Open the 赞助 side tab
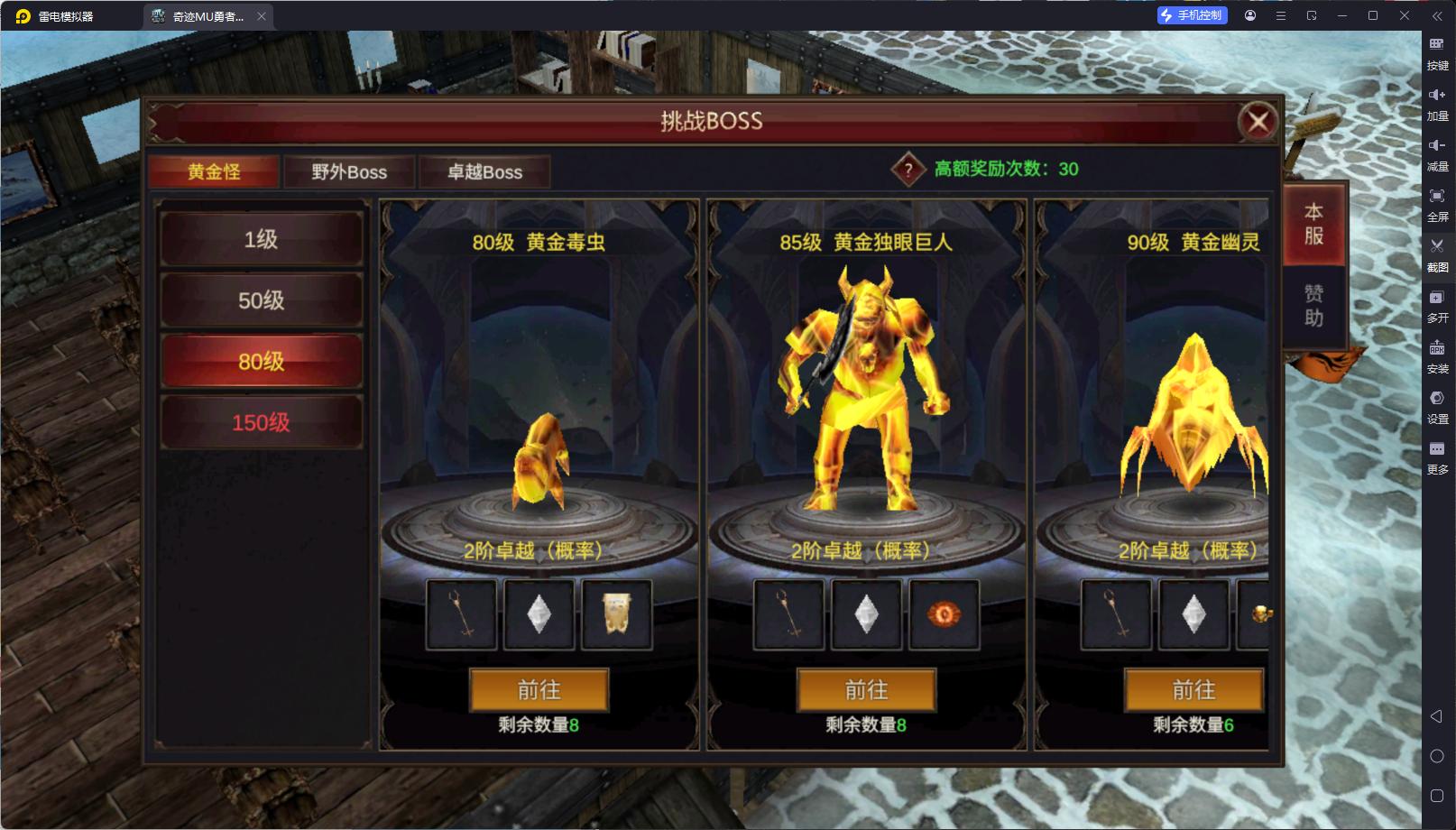This screenshot has height=830, width=1456. (1313, 305)
